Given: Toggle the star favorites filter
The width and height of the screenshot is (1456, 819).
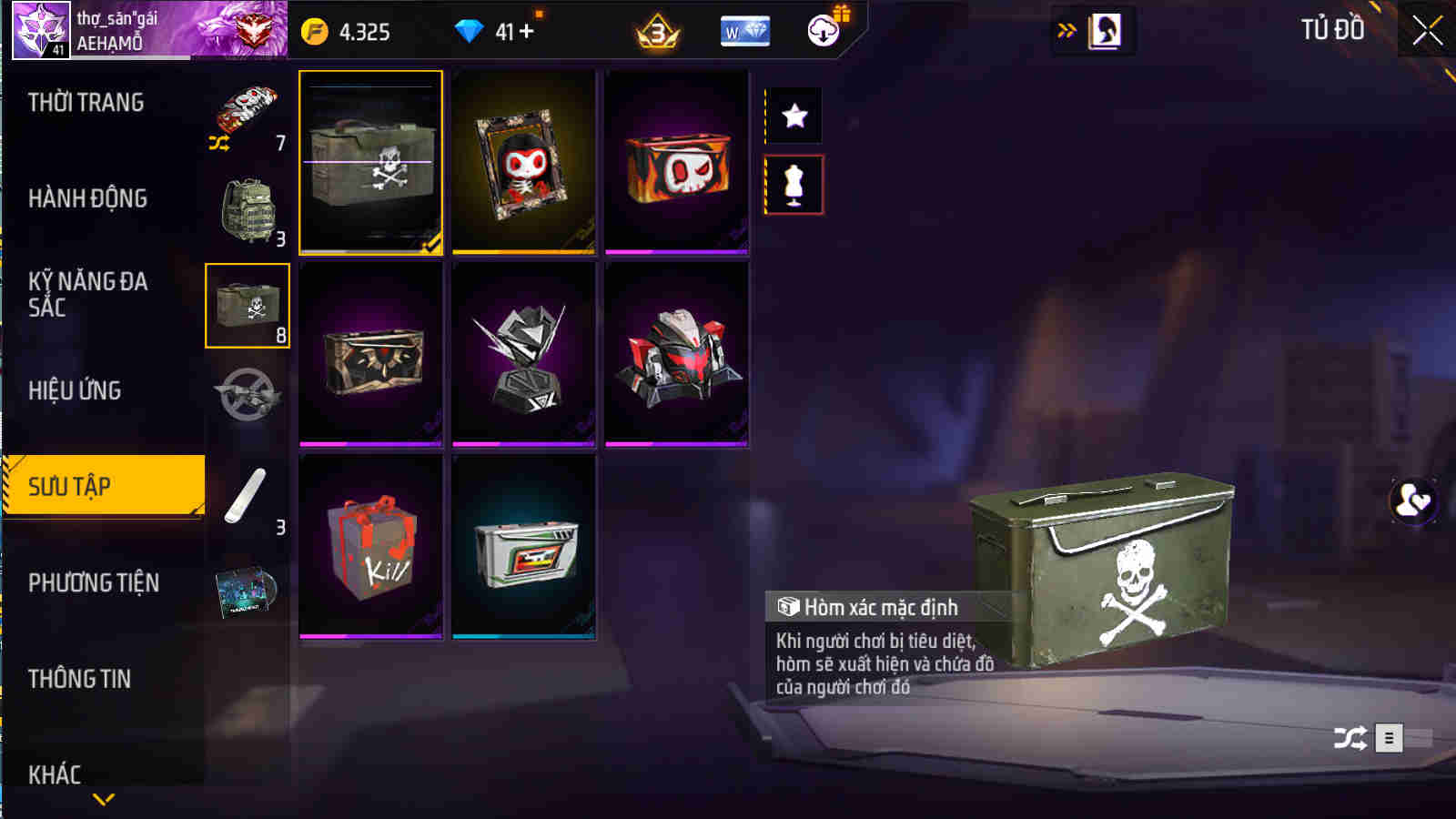Looking at the screenshot, I should click(795, 116).
